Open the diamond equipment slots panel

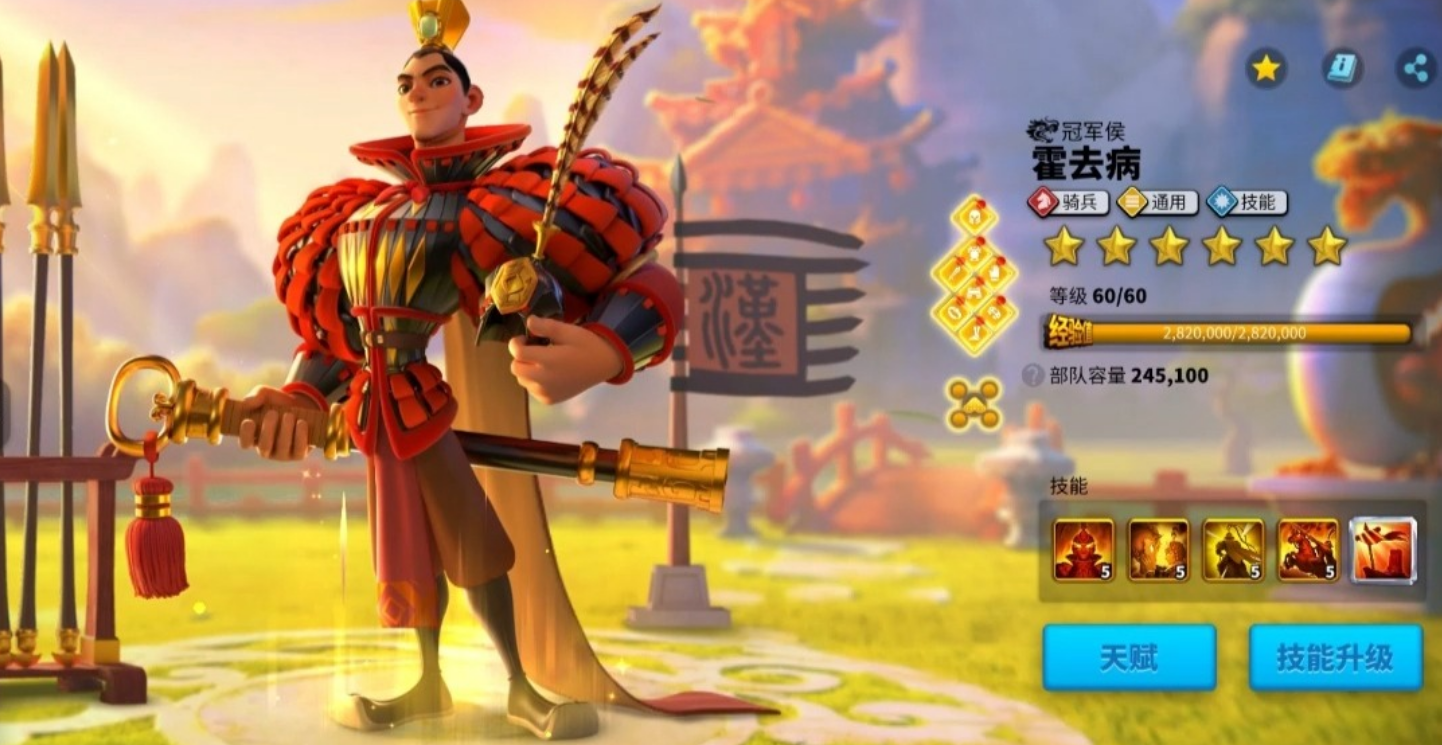[973, 274]
